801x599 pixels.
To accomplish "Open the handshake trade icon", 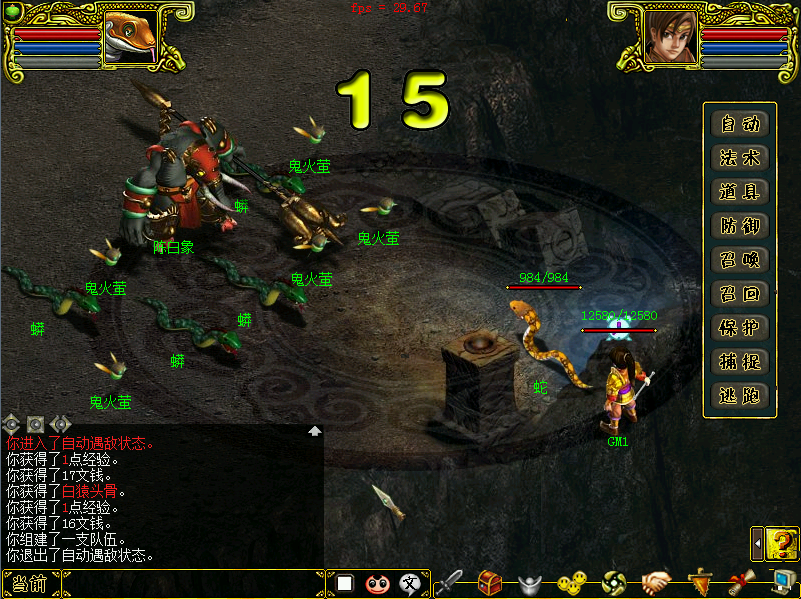I will click(x=655, y=582).
